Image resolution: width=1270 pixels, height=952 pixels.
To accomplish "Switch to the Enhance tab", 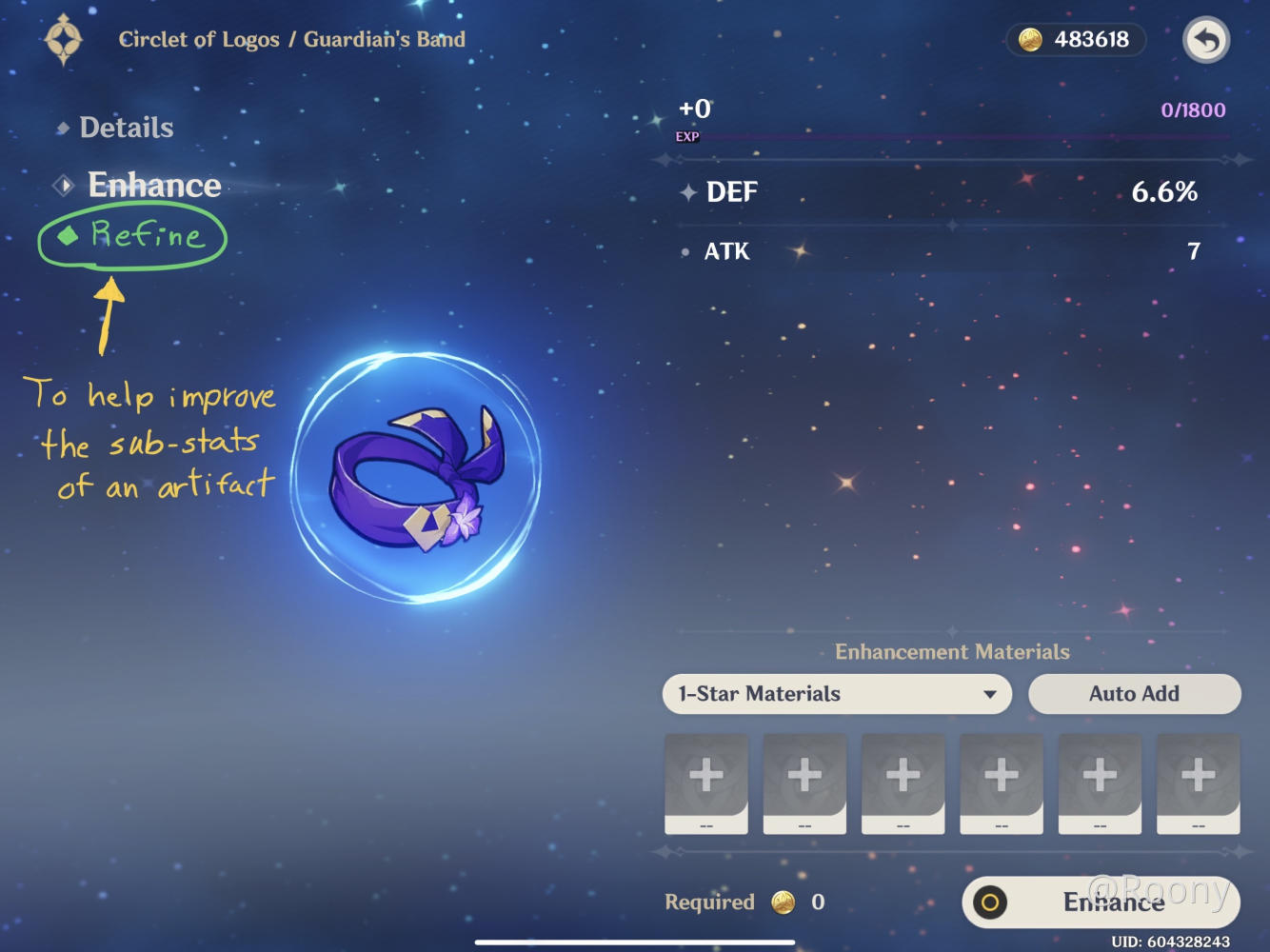I will pos(154,185).
